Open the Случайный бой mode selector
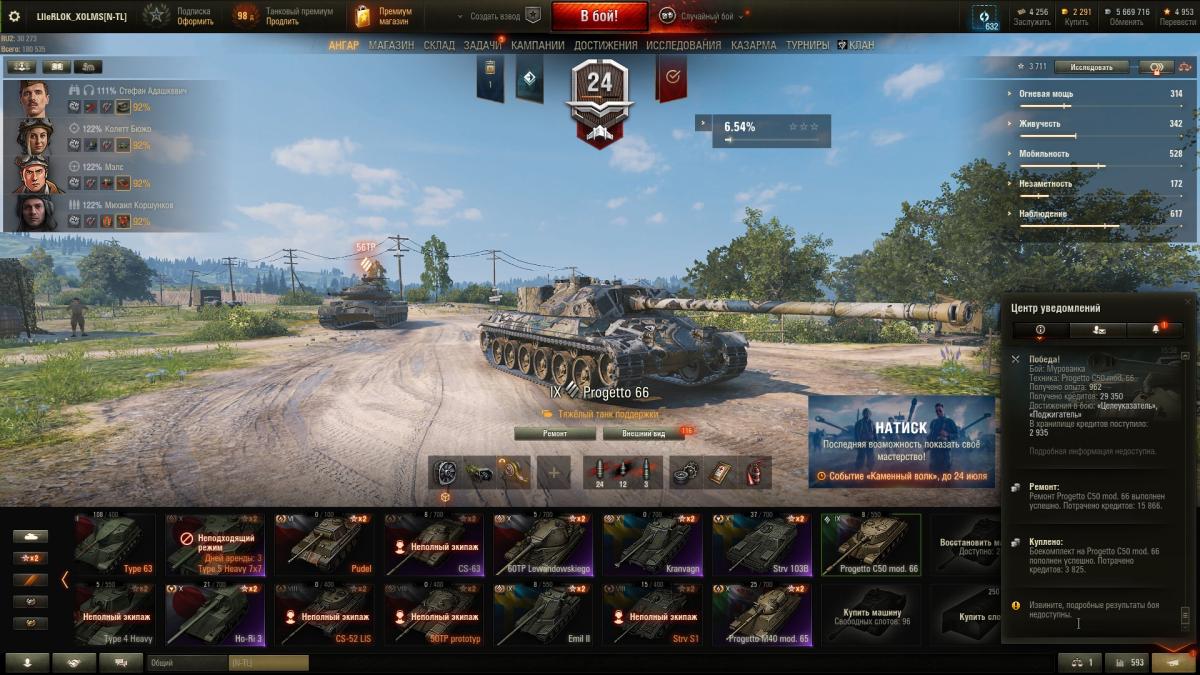Screen dimensions: 1200x675 (710, 16)
